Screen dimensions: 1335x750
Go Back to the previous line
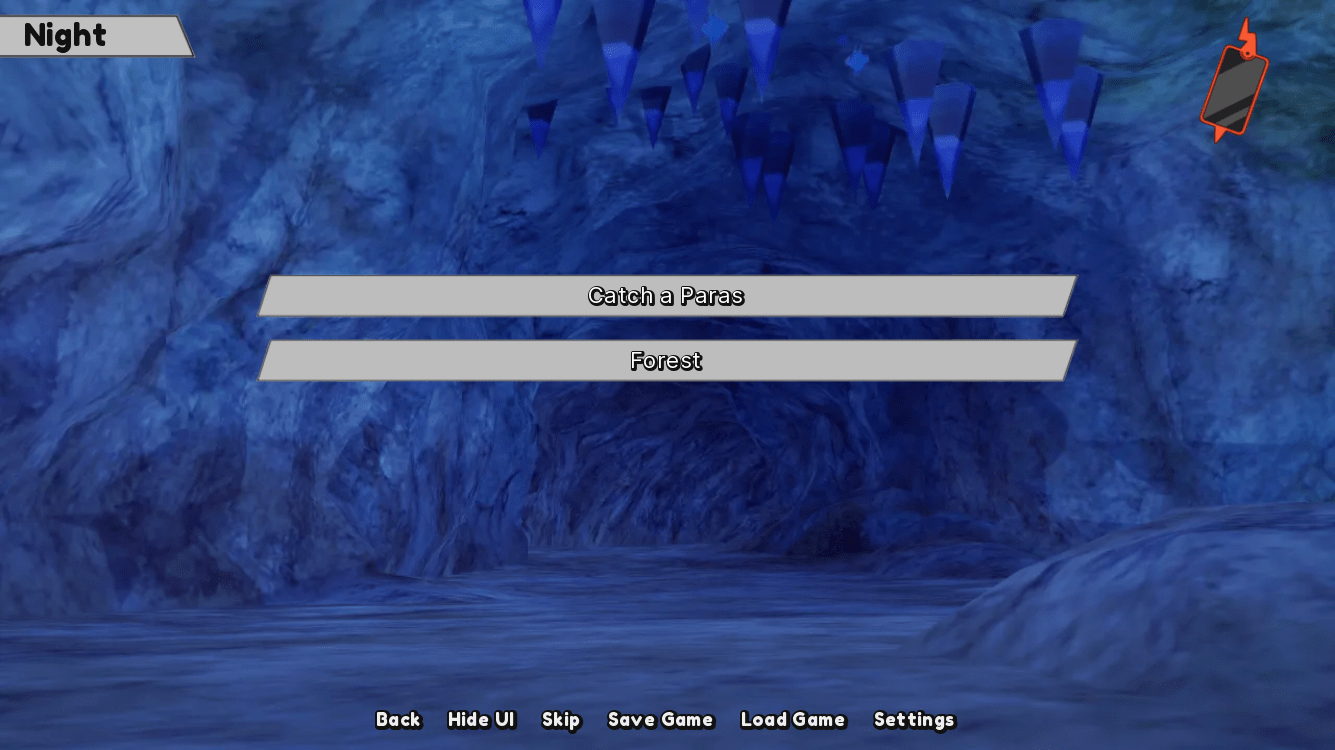coord(398,720)
